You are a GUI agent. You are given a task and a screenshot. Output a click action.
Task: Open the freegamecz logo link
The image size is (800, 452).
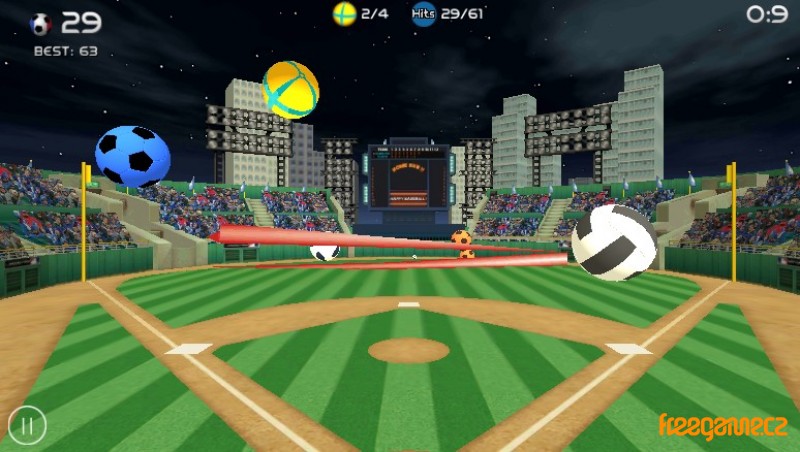[722, 426]
